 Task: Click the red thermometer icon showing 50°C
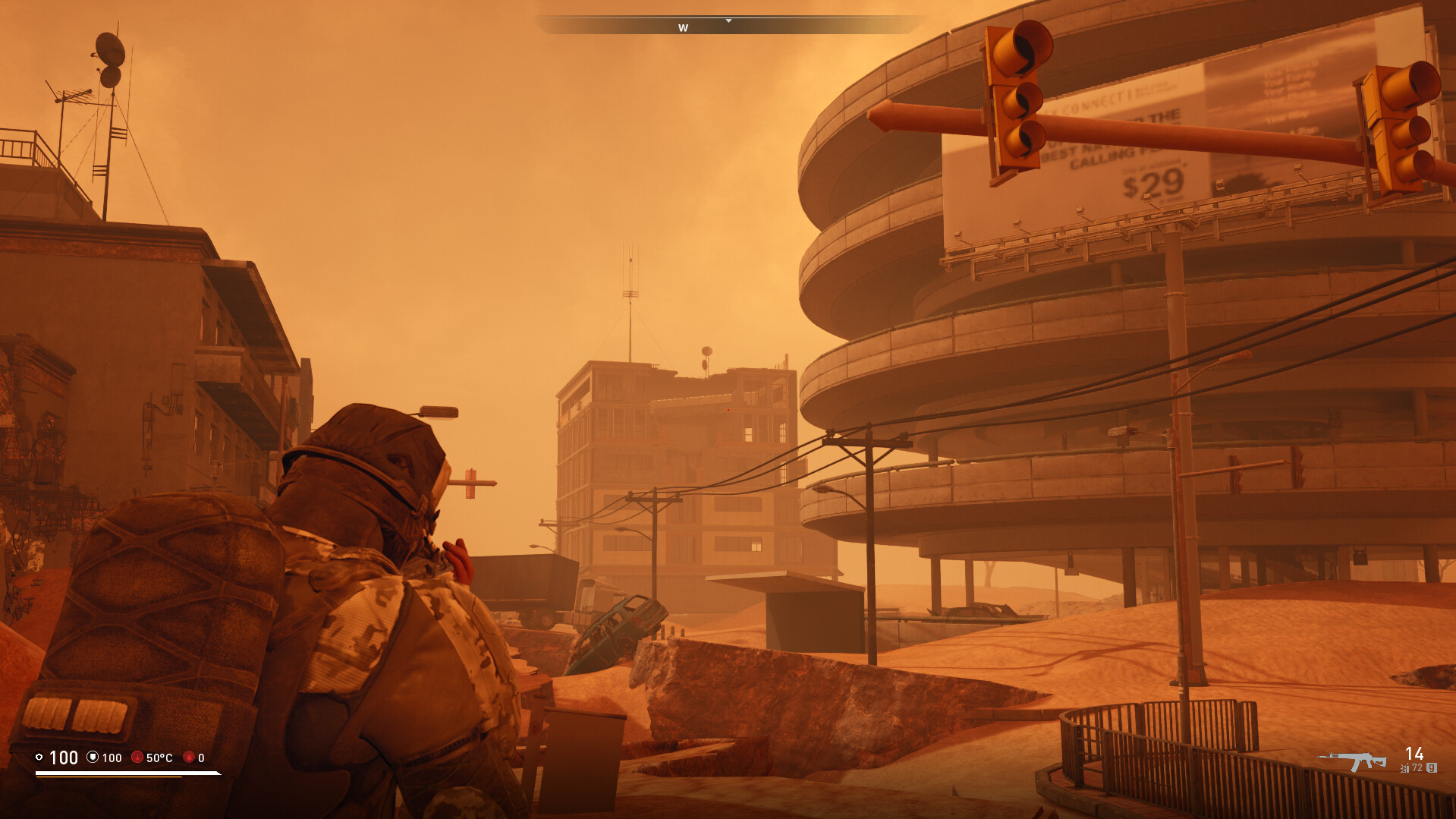pos(137,758)
